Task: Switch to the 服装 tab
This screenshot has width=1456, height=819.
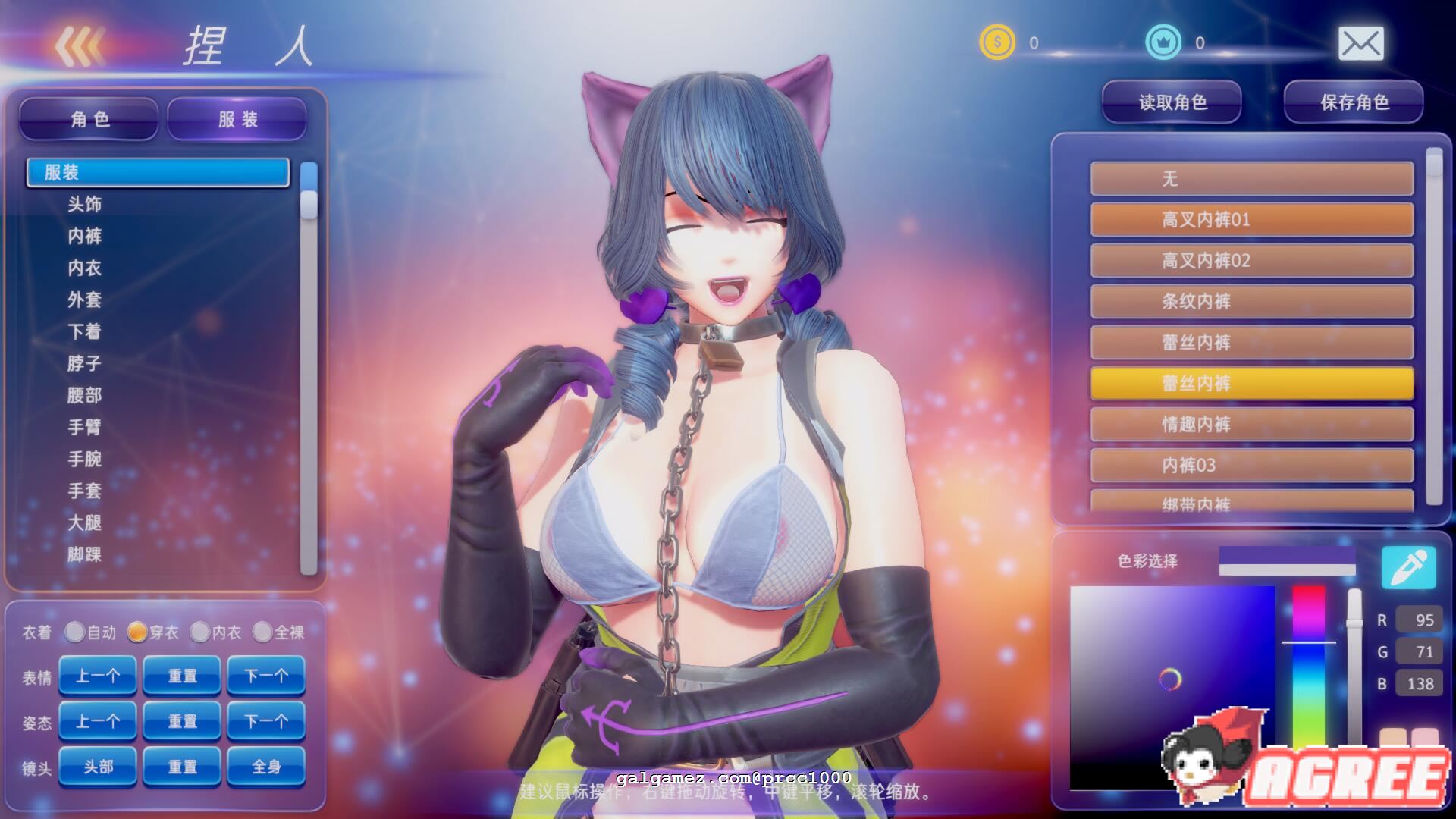Action: point(236,119)
